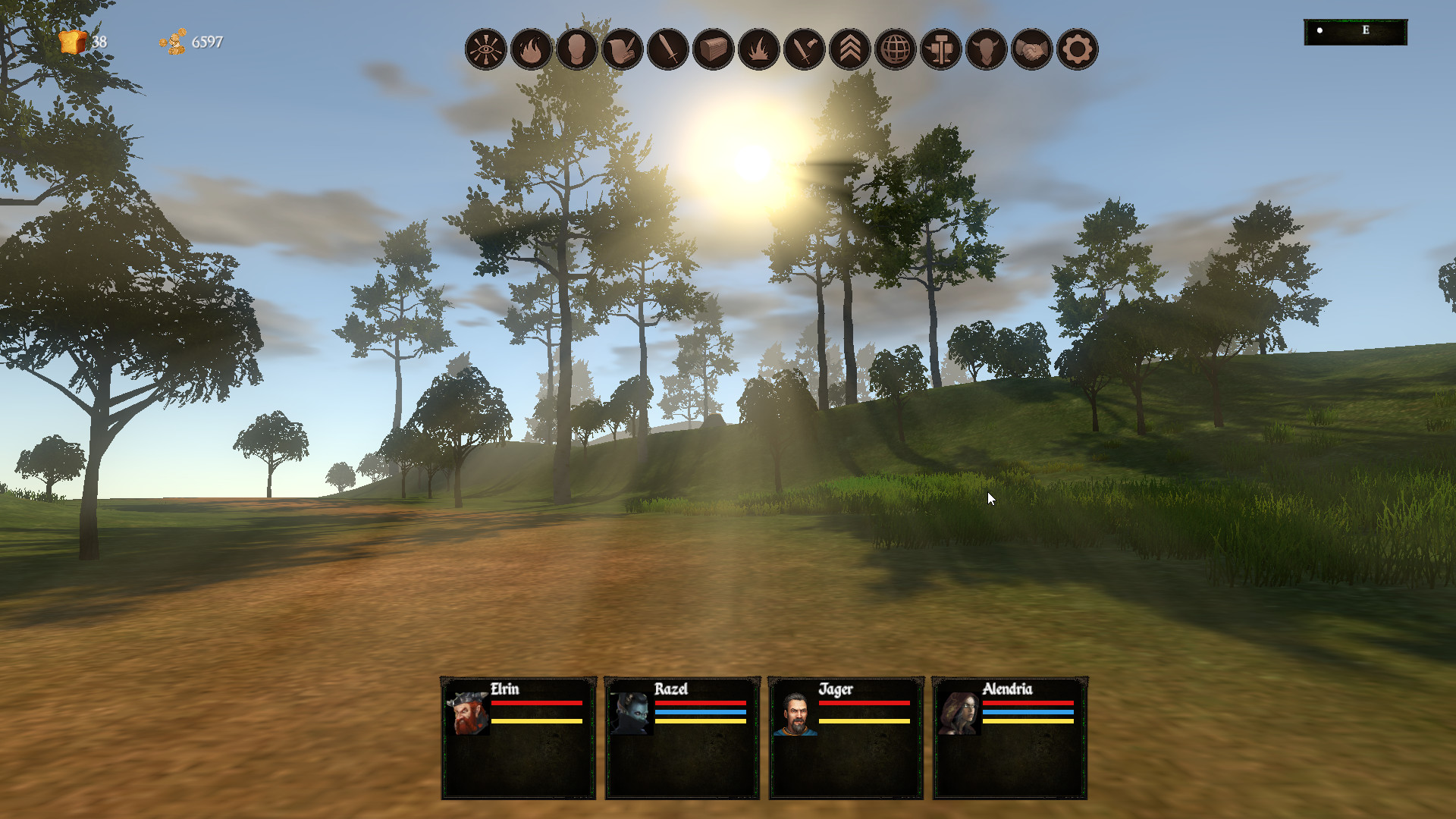
Task: Select the bull head hunting icon
Action: click(x=986, y=49)
